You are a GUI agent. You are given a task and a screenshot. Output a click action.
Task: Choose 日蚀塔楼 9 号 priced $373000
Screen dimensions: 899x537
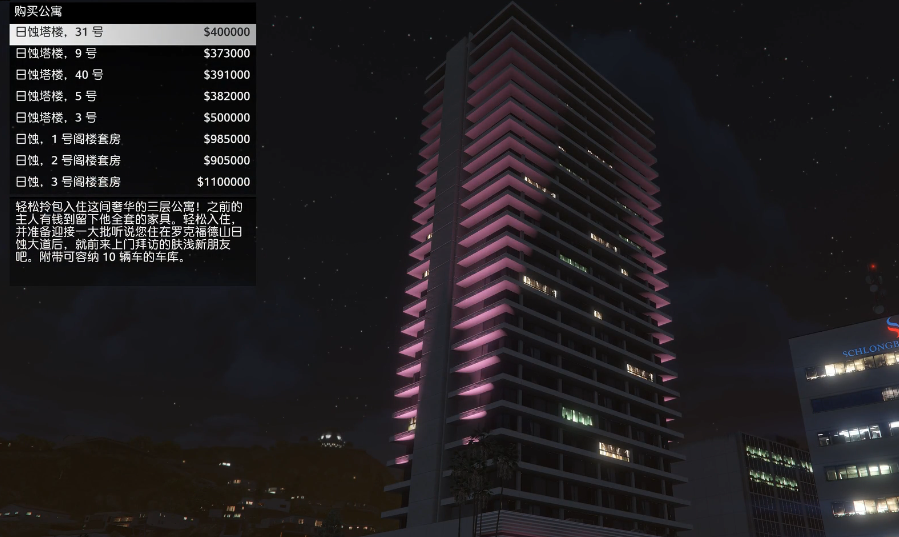point(132,54)
